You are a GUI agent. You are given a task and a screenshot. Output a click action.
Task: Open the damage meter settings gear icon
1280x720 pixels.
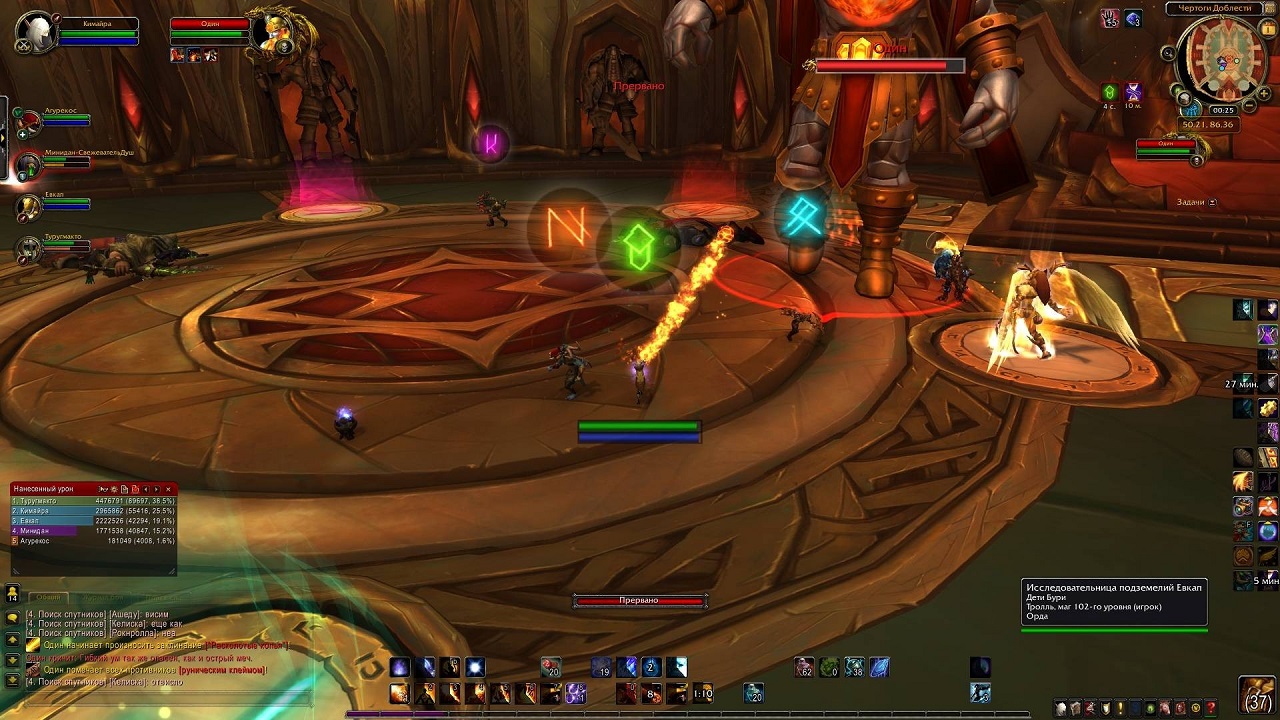coord(113,489)
